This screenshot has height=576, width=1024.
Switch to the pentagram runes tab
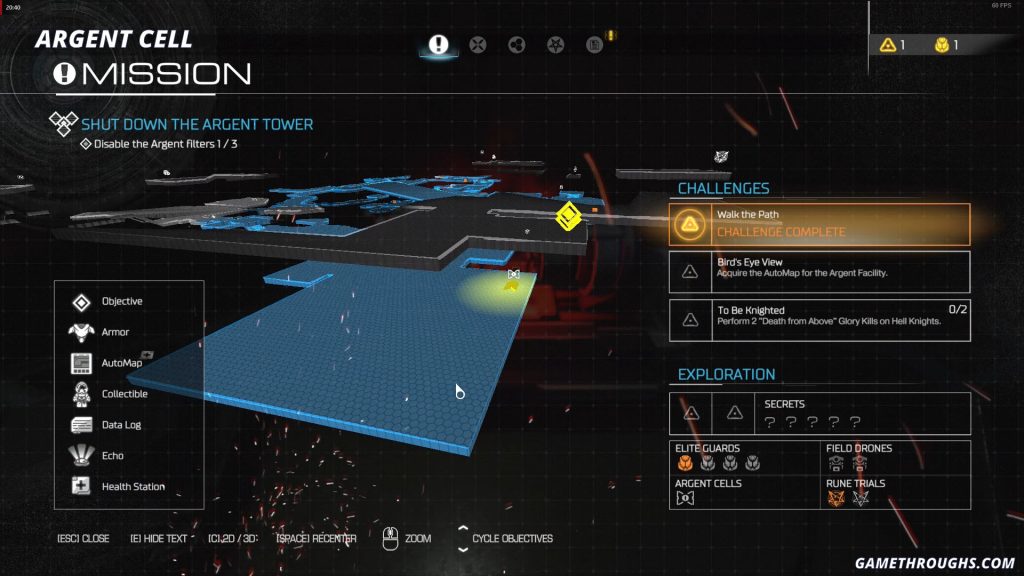(x=556, y=44)
